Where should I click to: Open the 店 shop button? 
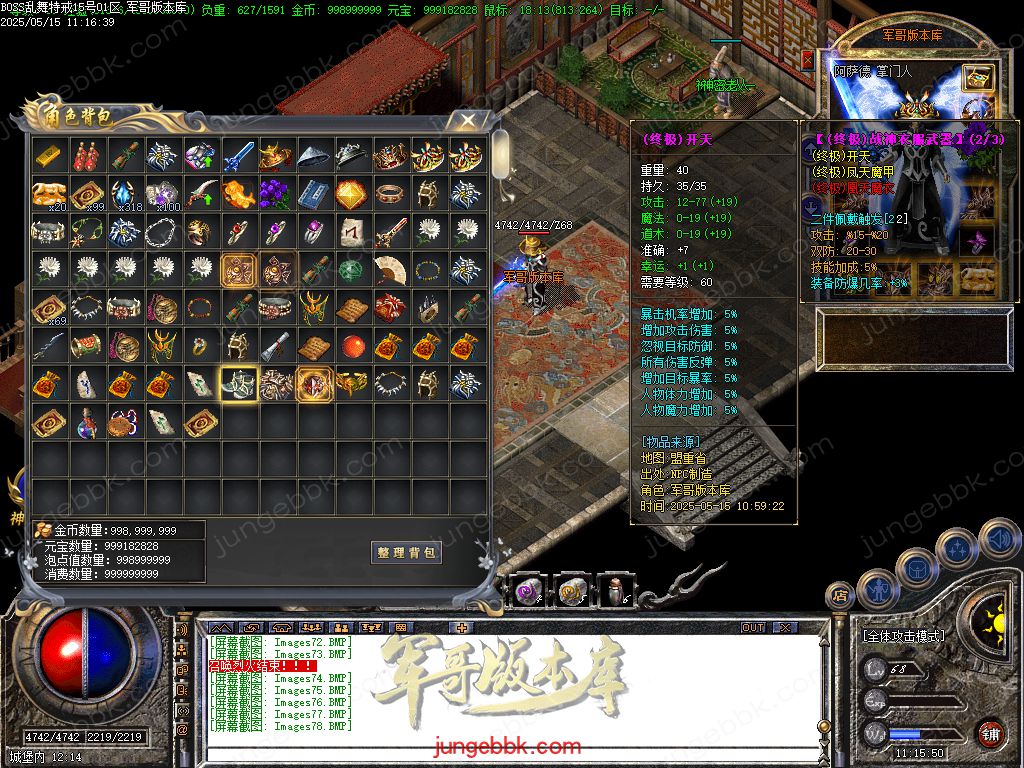(841, 596)
